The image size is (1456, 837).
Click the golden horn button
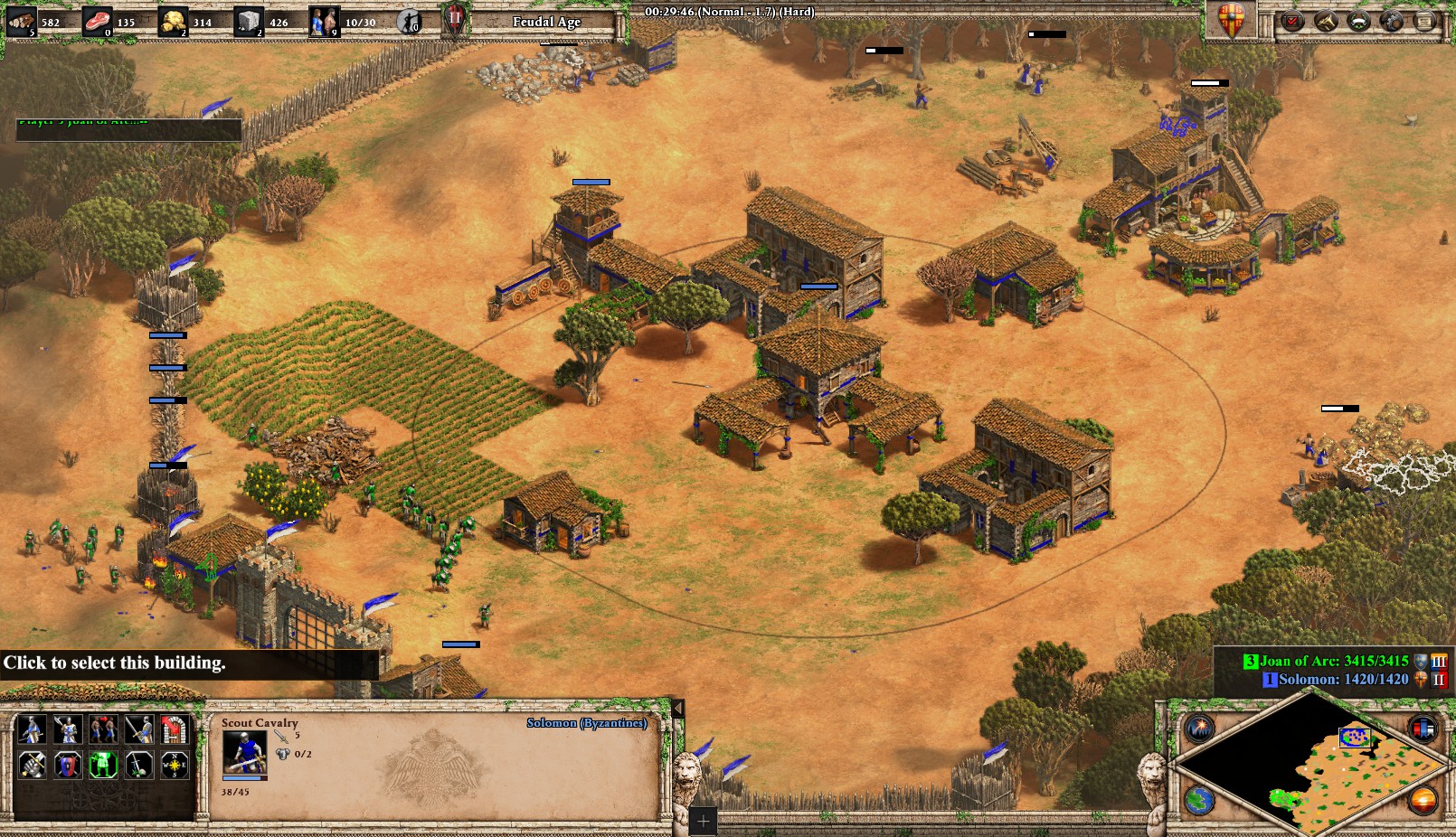(x=1326, y=21)
